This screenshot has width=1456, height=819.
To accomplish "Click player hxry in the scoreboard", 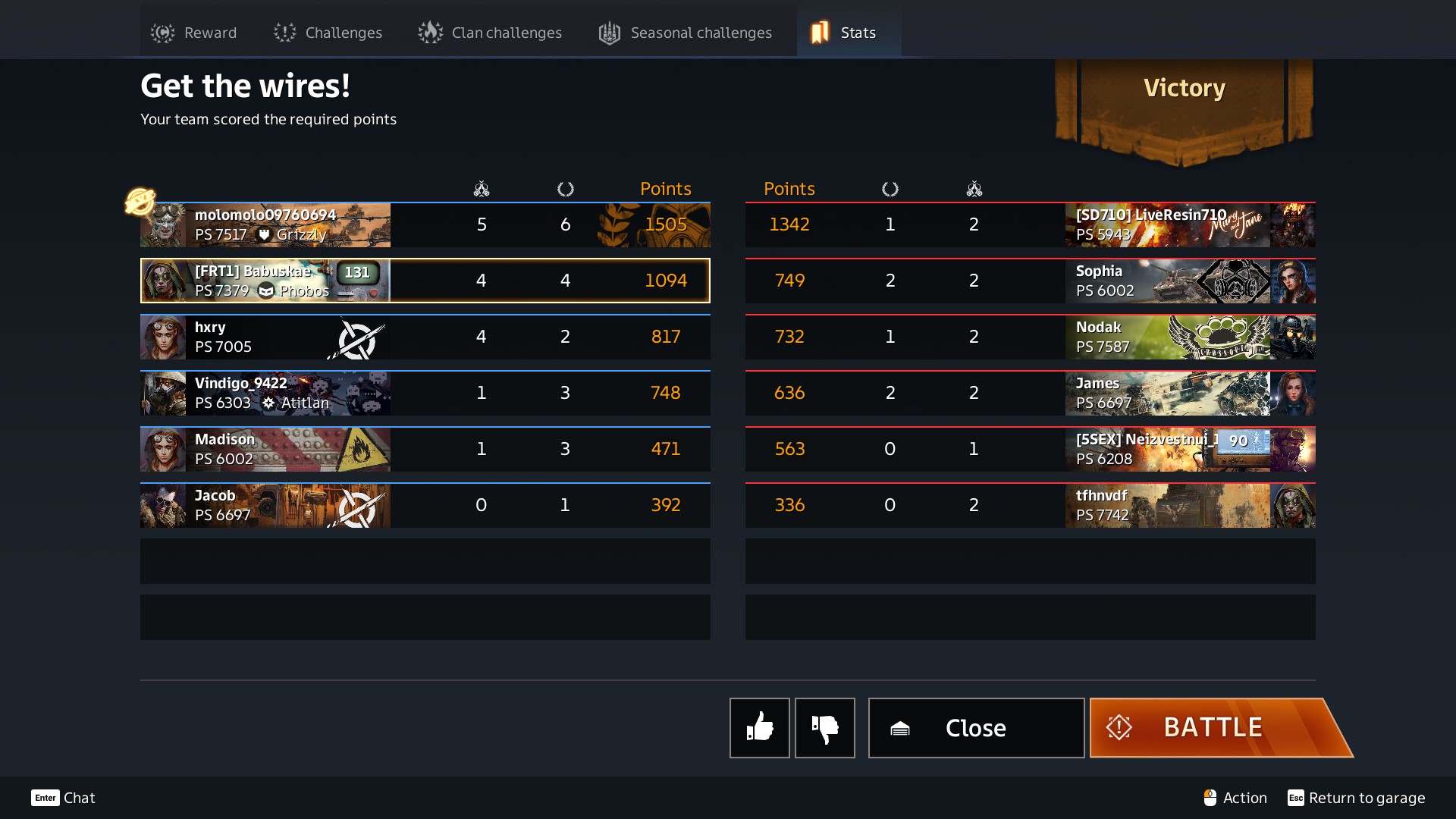I will tap(425, 337).
